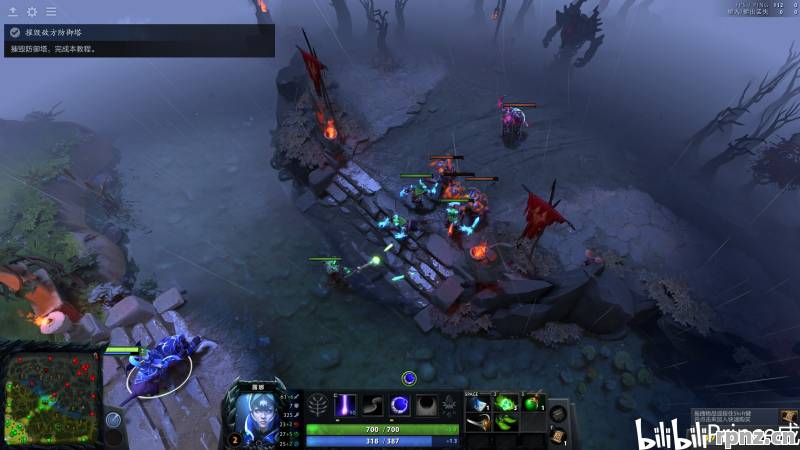Open the hamburger menu icon
800x450 pixels.
51,11
